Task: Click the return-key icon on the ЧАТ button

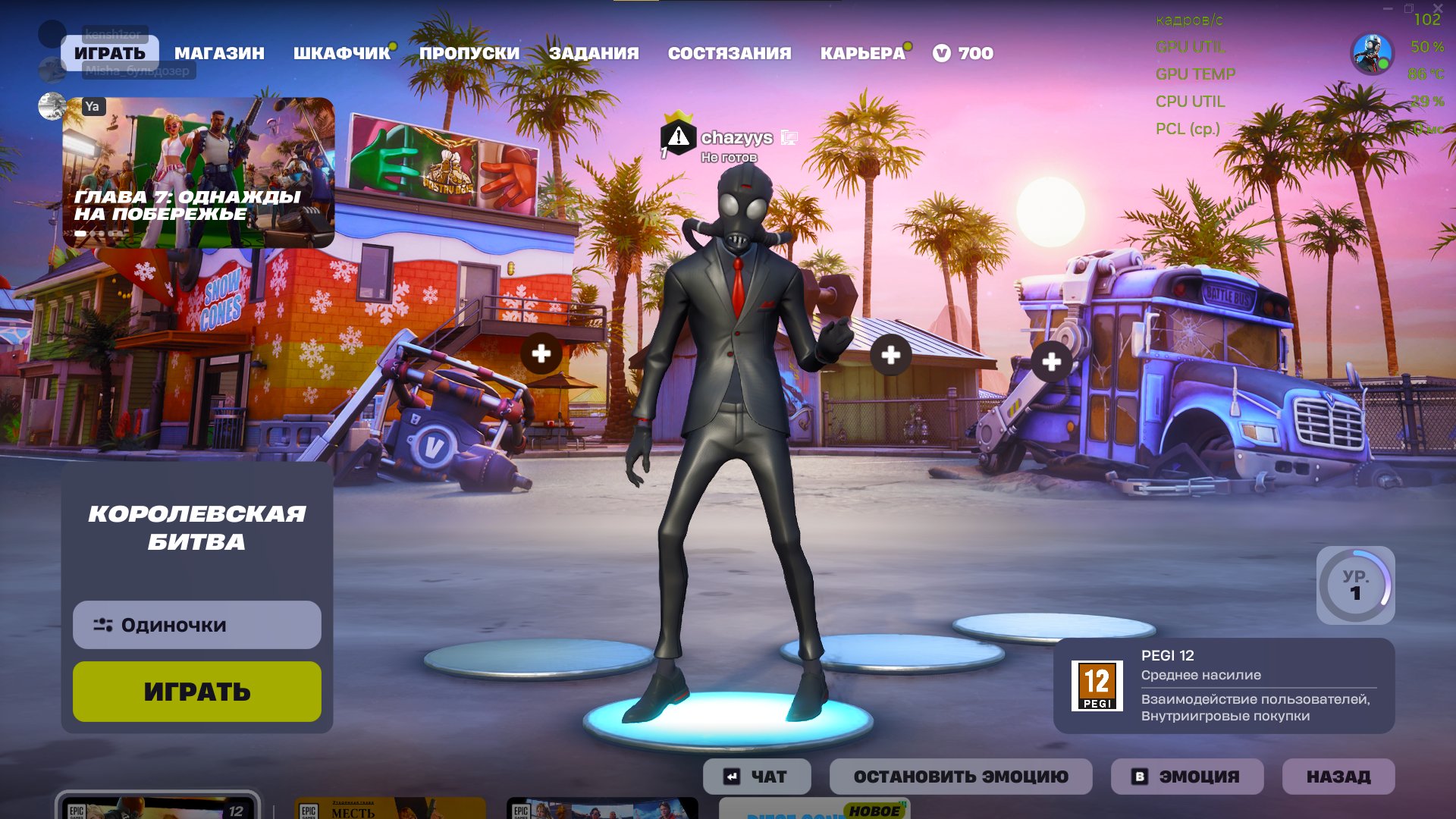Action: coord(730,775)
